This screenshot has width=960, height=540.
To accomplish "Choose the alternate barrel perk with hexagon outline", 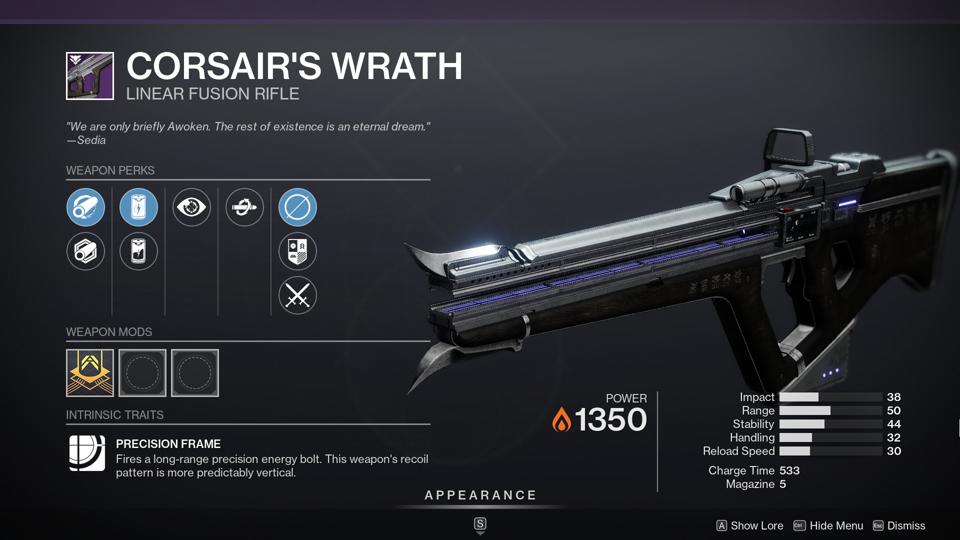I will pyautogui.click(x=85, y=251).
